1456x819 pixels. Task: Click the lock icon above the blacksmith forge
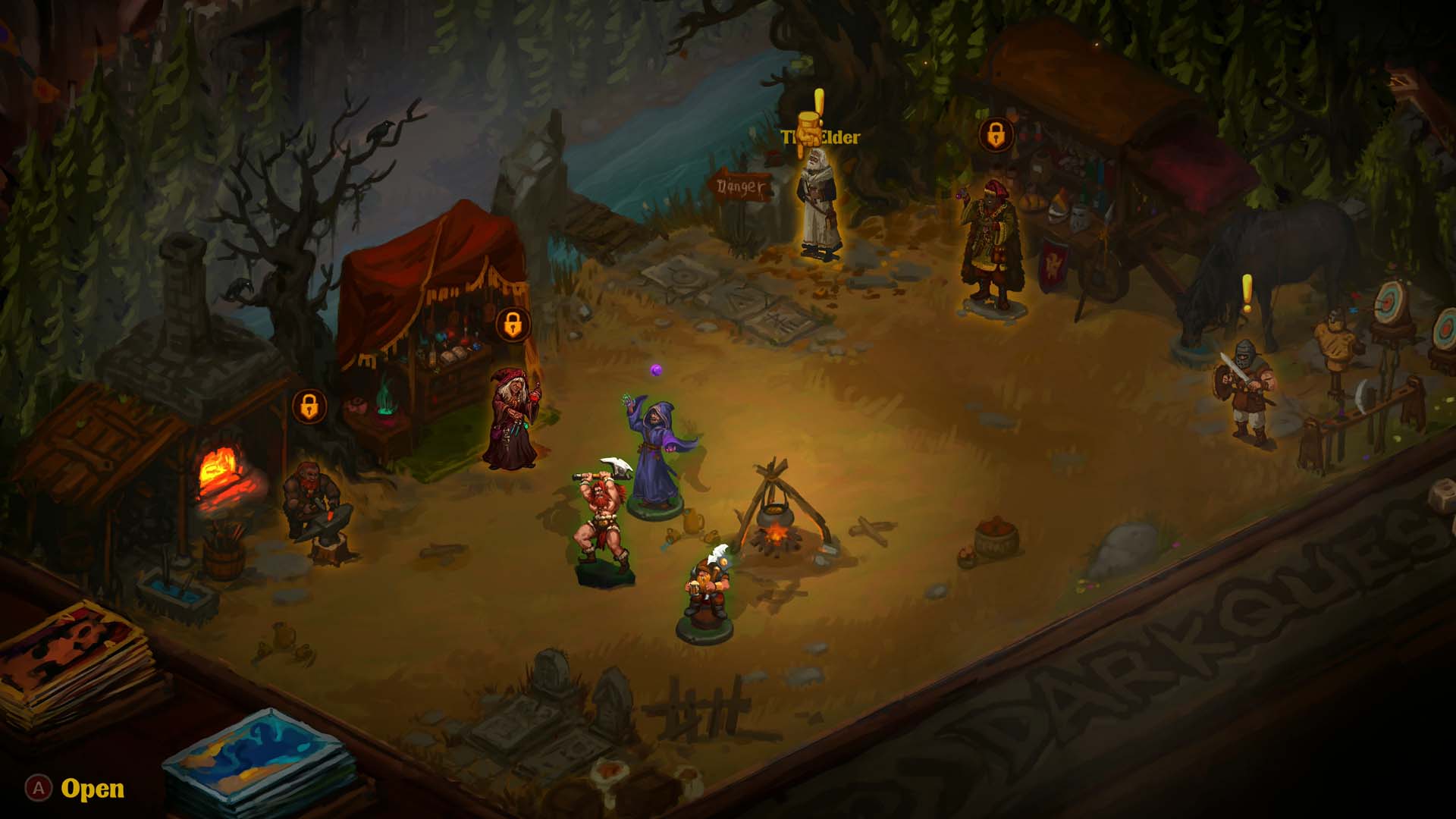click(x=309, y=406)
